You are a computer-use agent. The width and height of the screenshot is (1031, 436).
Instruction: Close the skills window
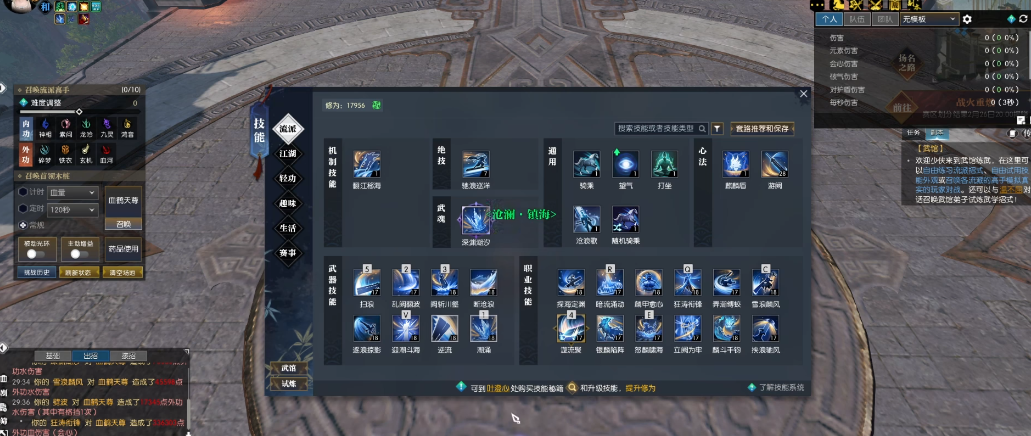[x=803, y=94]
